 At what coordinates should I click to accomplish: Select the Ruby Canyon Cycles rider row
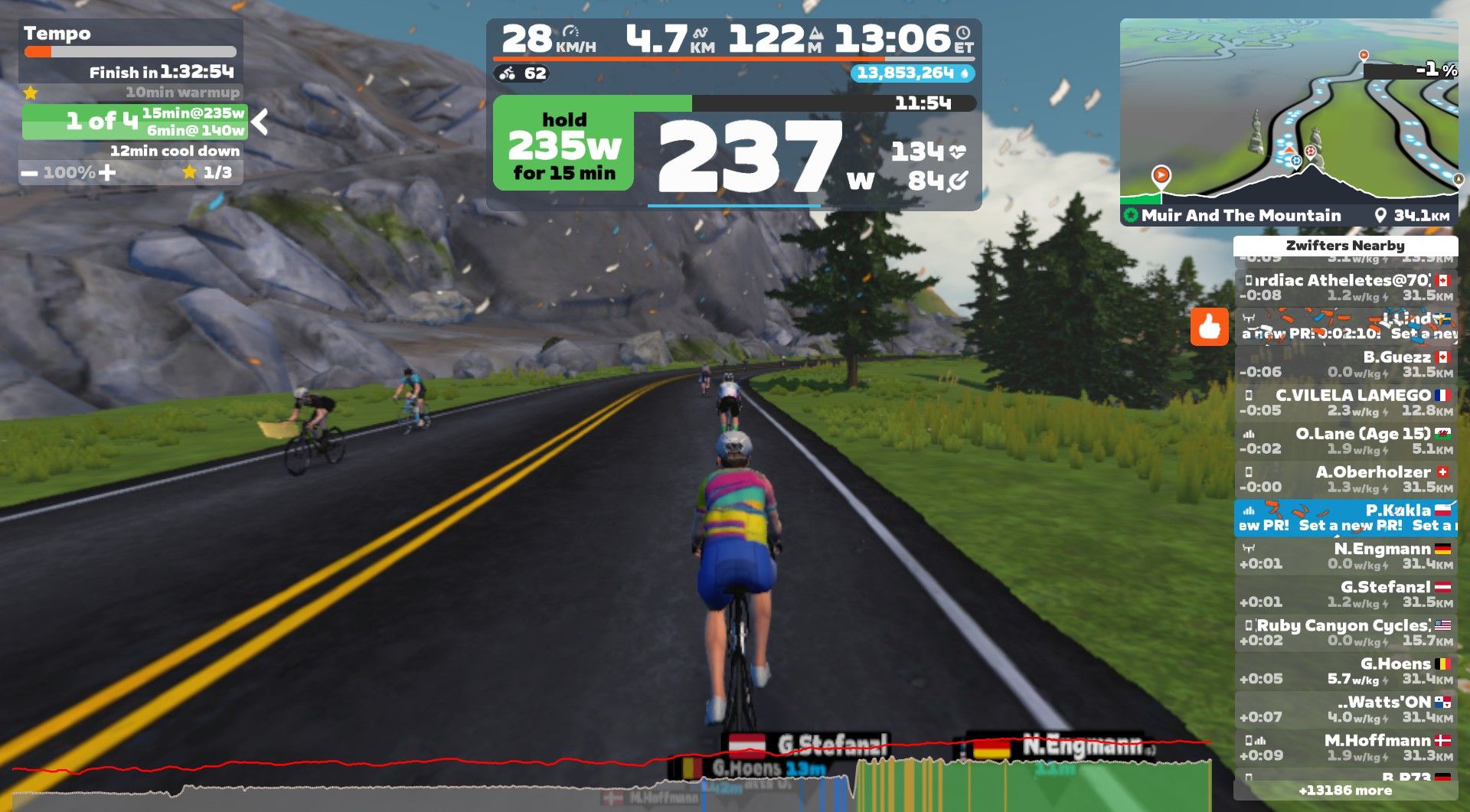pos(1345,632)
